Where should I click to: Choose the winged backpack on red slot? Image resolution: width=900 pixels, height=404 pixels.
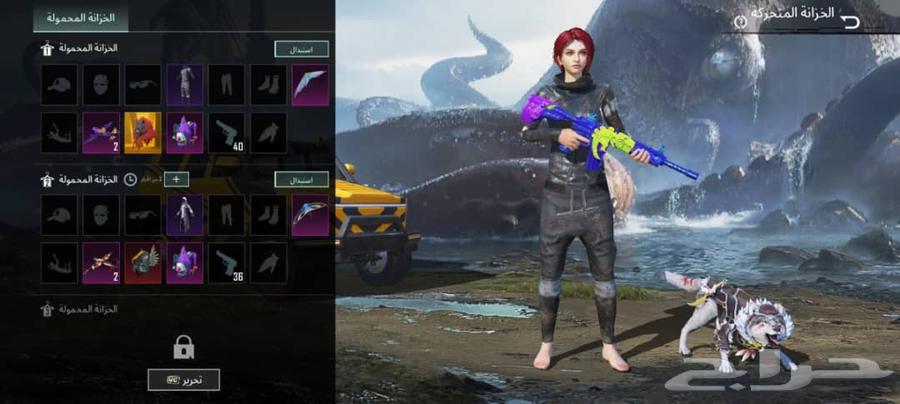point(142,262)
